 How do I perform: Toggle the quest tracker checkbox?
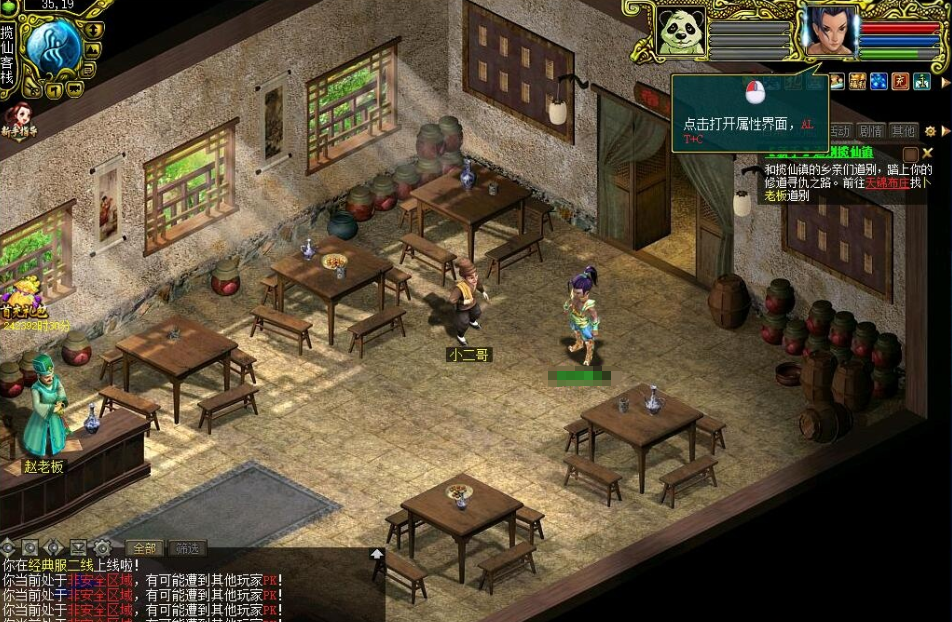[910, 153]
